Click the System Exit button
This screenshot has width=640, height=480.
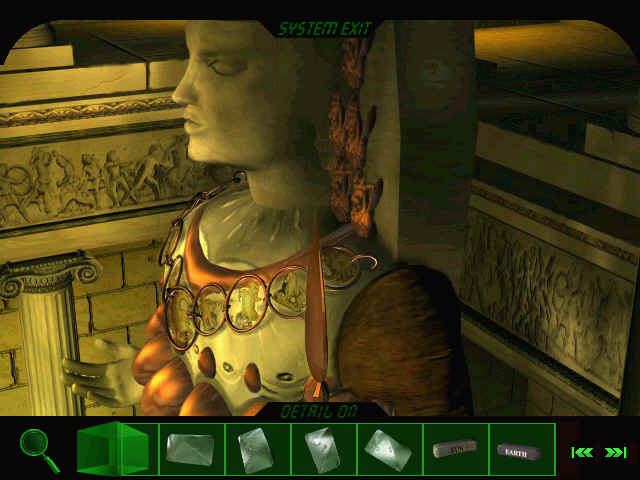[x=324, y=29]
